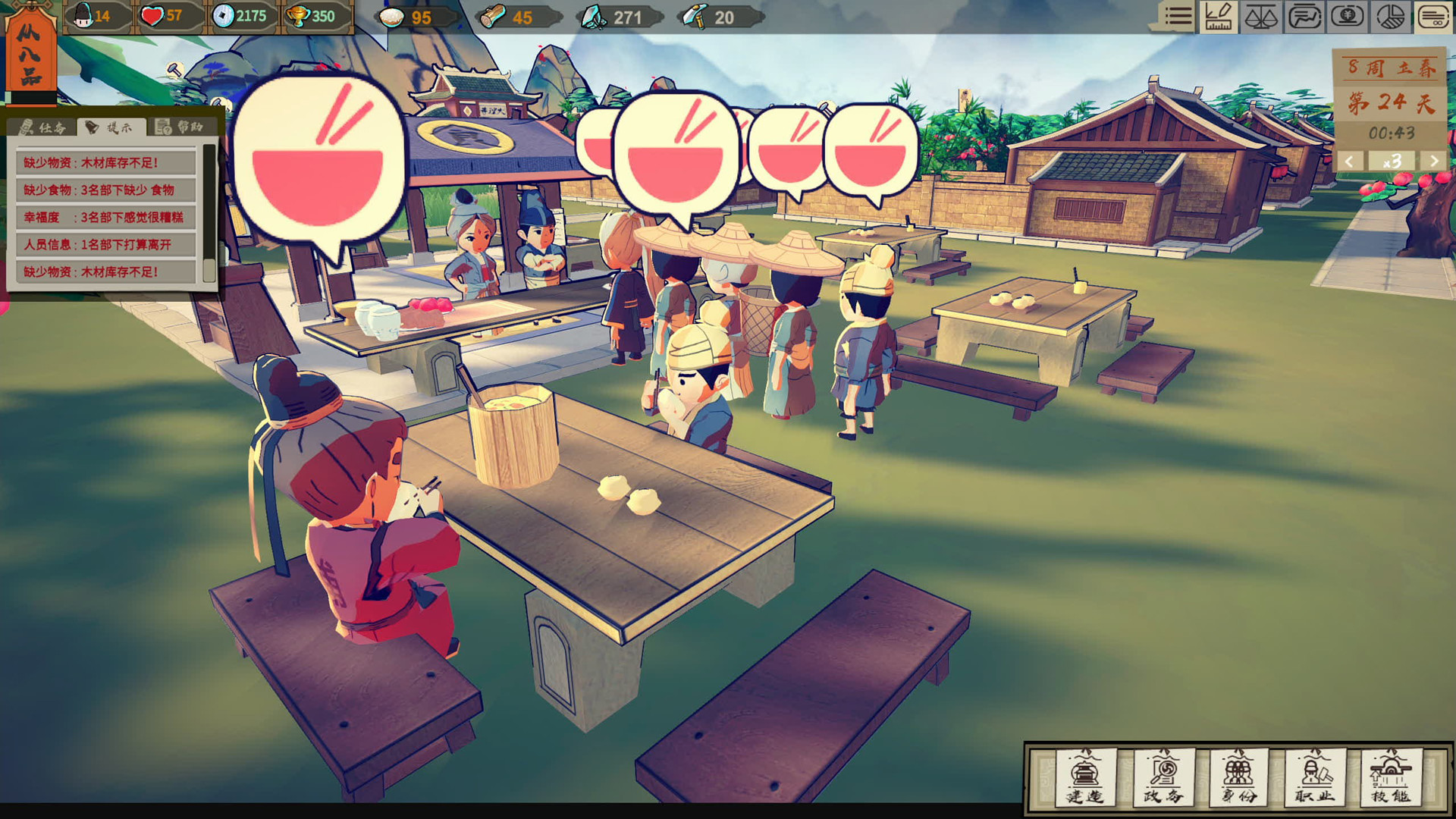Open the currency finance panel
1456x819 pixels.
pos(1347,17)
